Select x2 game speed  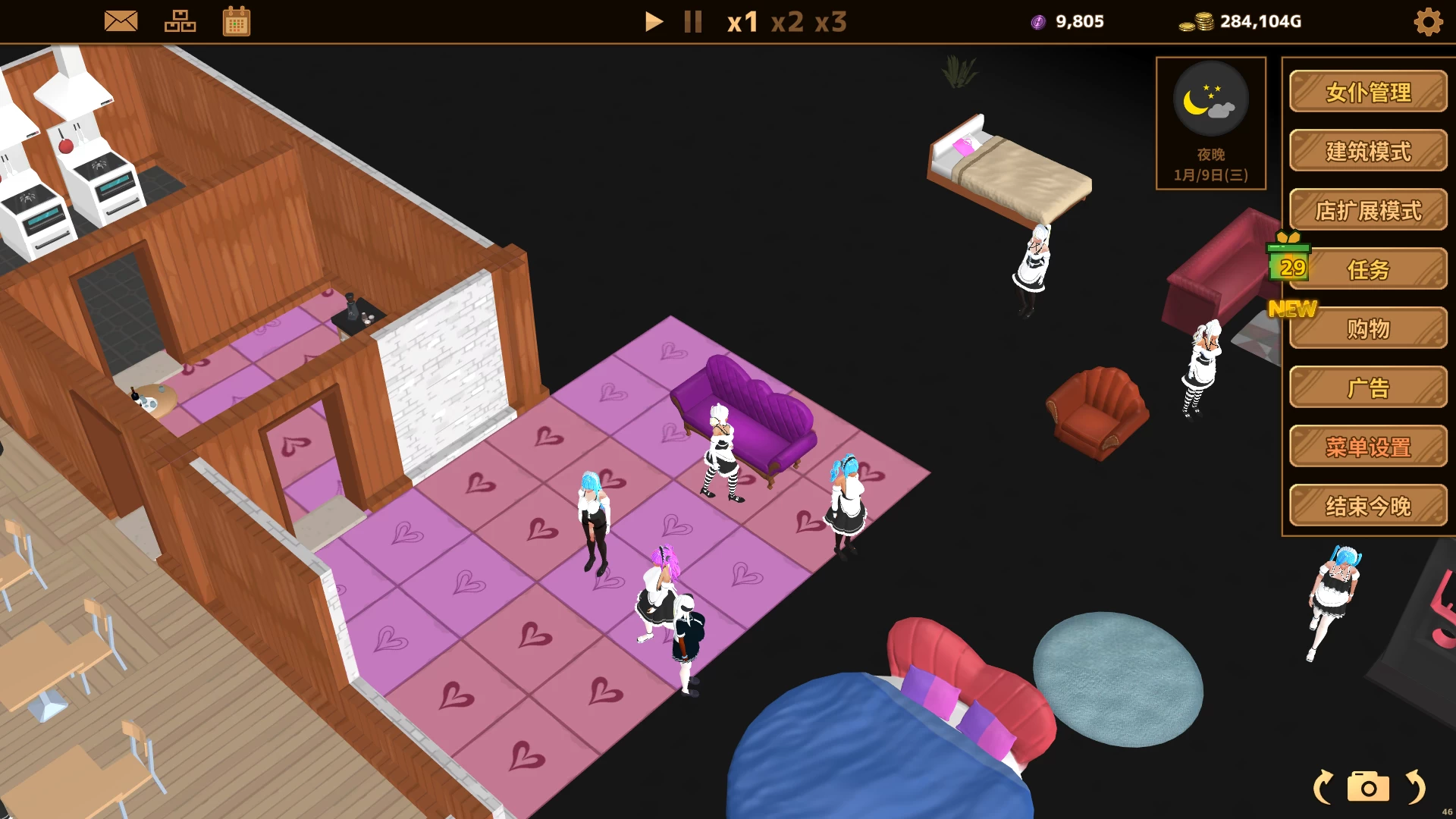[789, 23]
